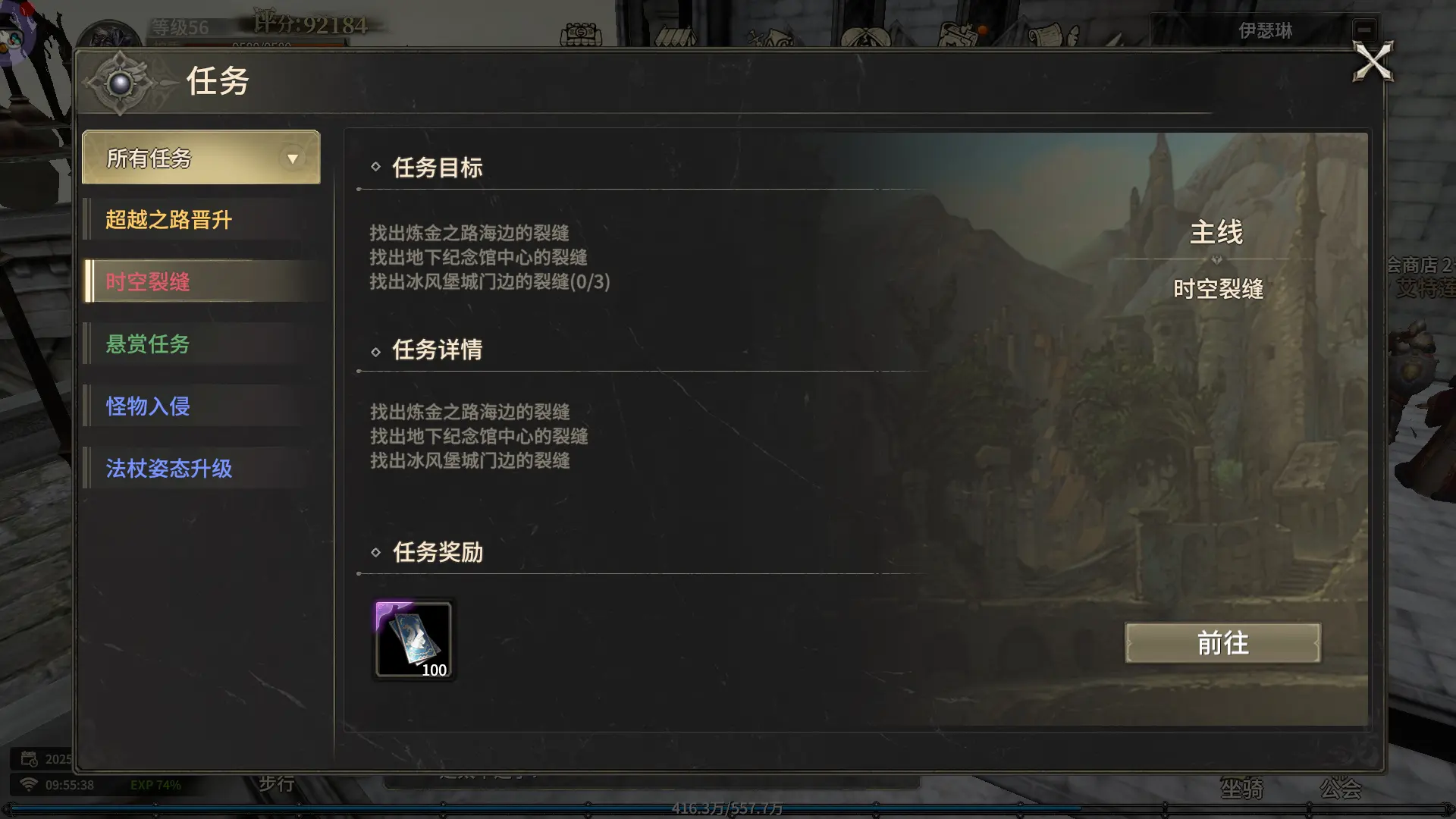The width and height of the screenshot is (1456, 819).
Task: Click the quest panel emblem icon beside 任务 title
Action: (x=121, y=82)
